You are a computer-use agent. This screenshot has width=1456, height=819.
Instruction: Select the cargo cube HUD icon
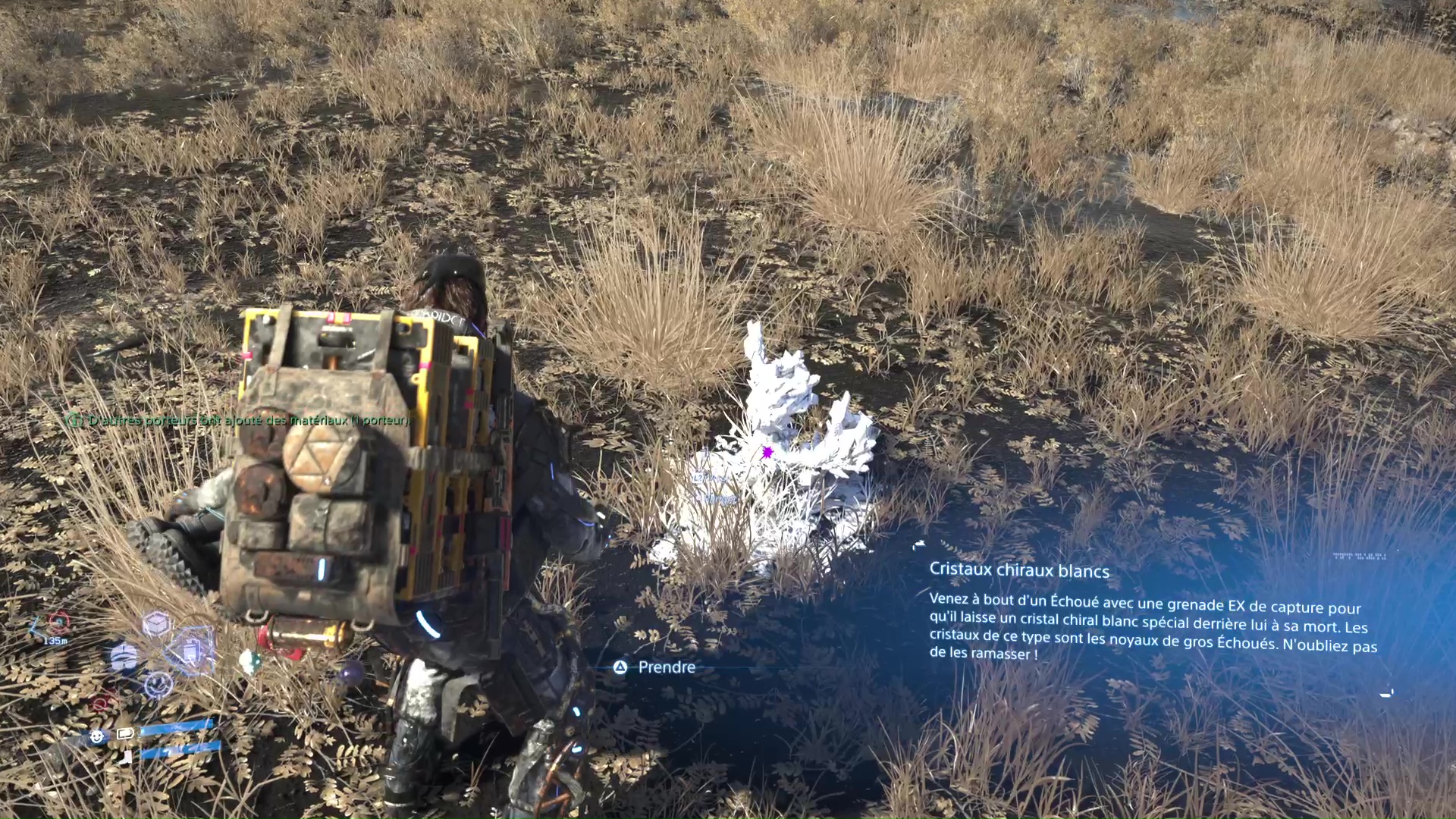[x=156, y=624]
